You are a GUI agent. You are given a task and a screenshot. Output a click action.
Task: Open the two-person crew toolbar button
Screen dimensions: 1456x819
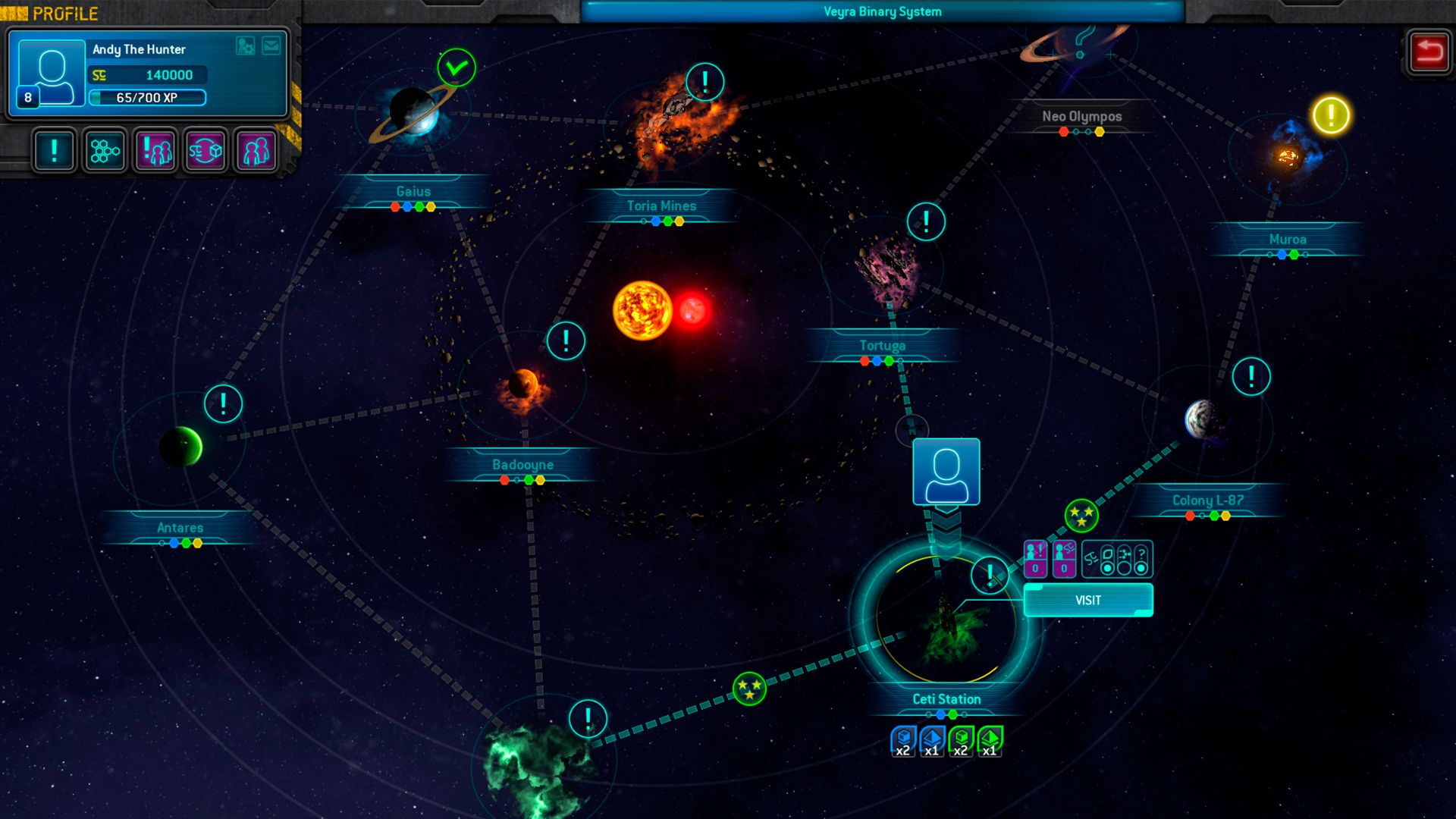point(256,151)
